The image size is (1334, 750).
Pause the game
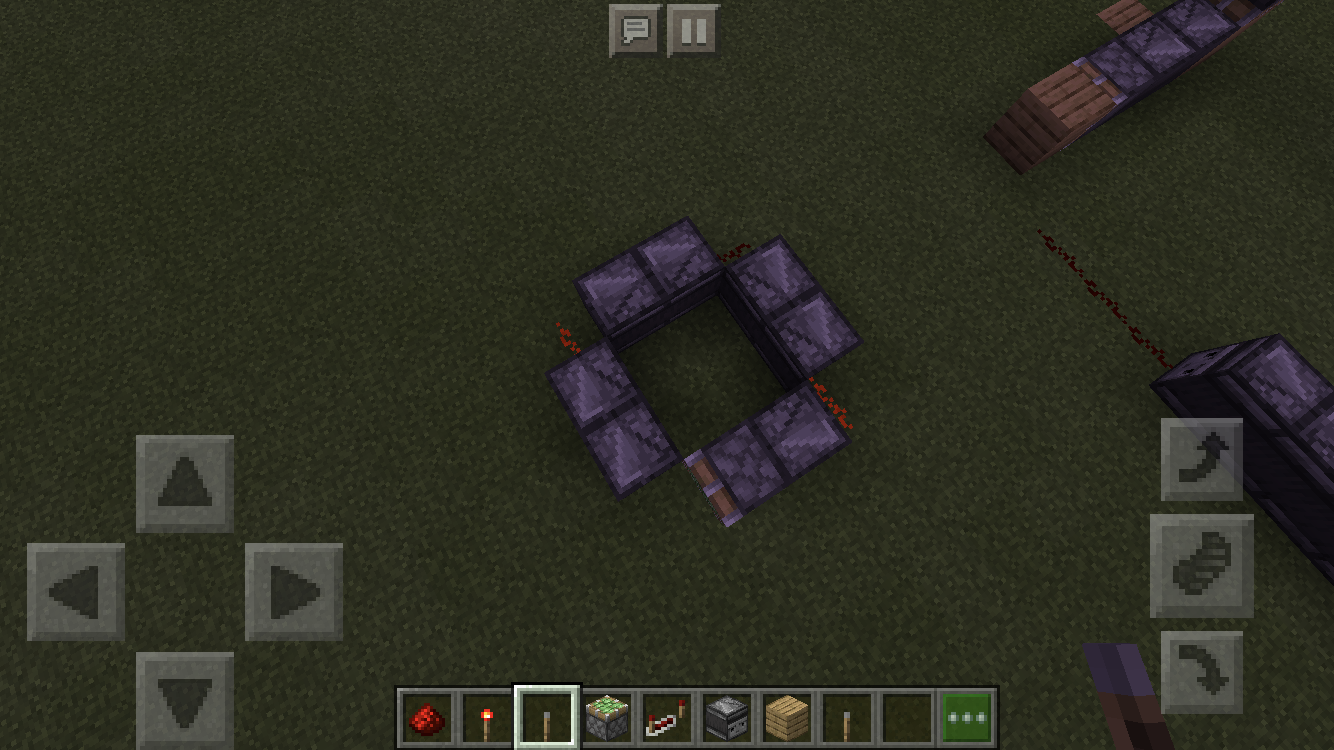[694, 29]
